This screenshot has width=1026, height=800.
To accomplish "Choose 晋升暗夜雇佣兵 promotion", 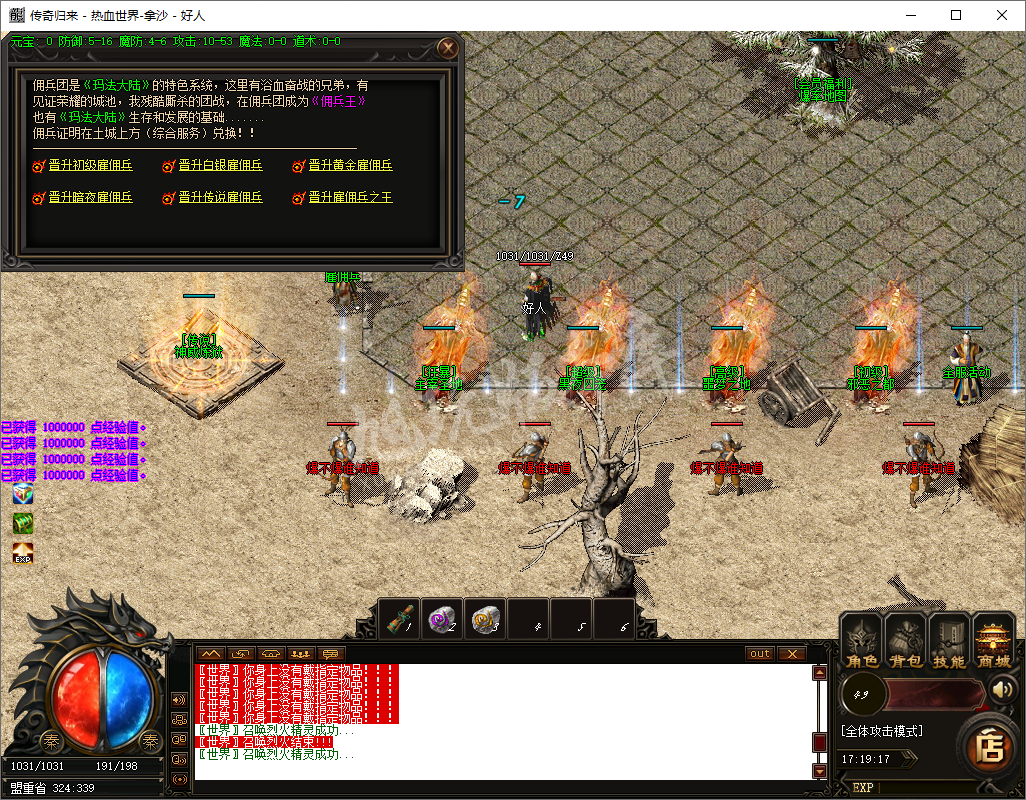I will tap(90, 198).
